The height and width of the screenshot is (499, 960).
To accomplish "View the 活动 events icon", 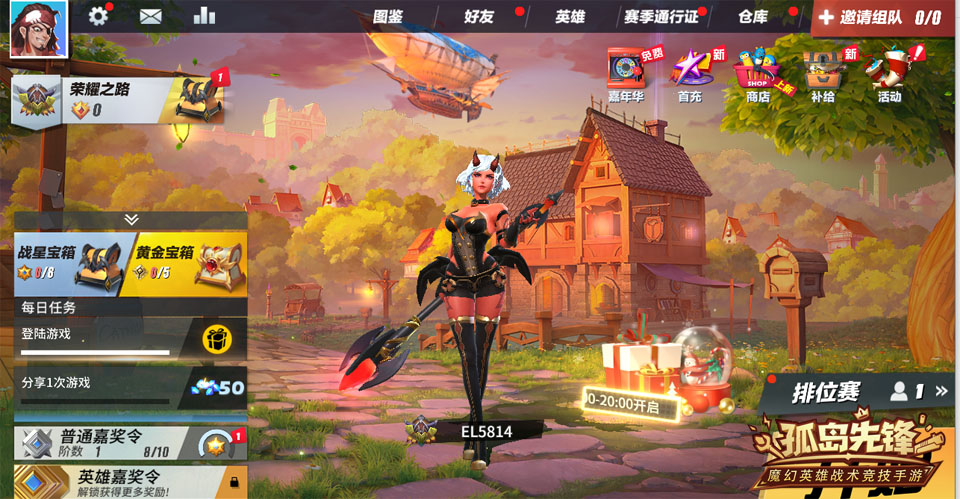I will tap(889, 74).
